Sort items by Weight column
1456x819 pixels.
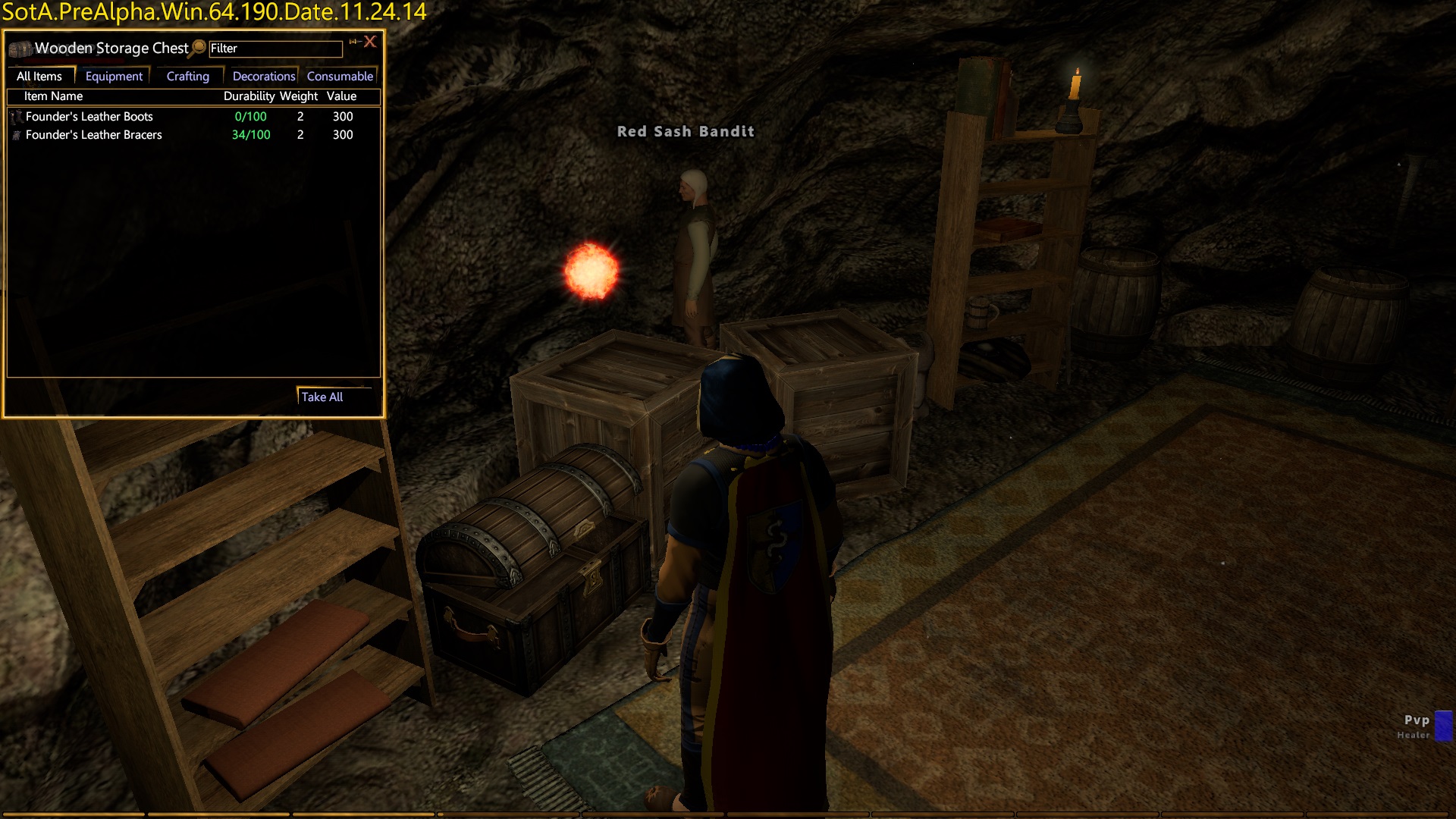pyautogui.click(x=299, y=96)
